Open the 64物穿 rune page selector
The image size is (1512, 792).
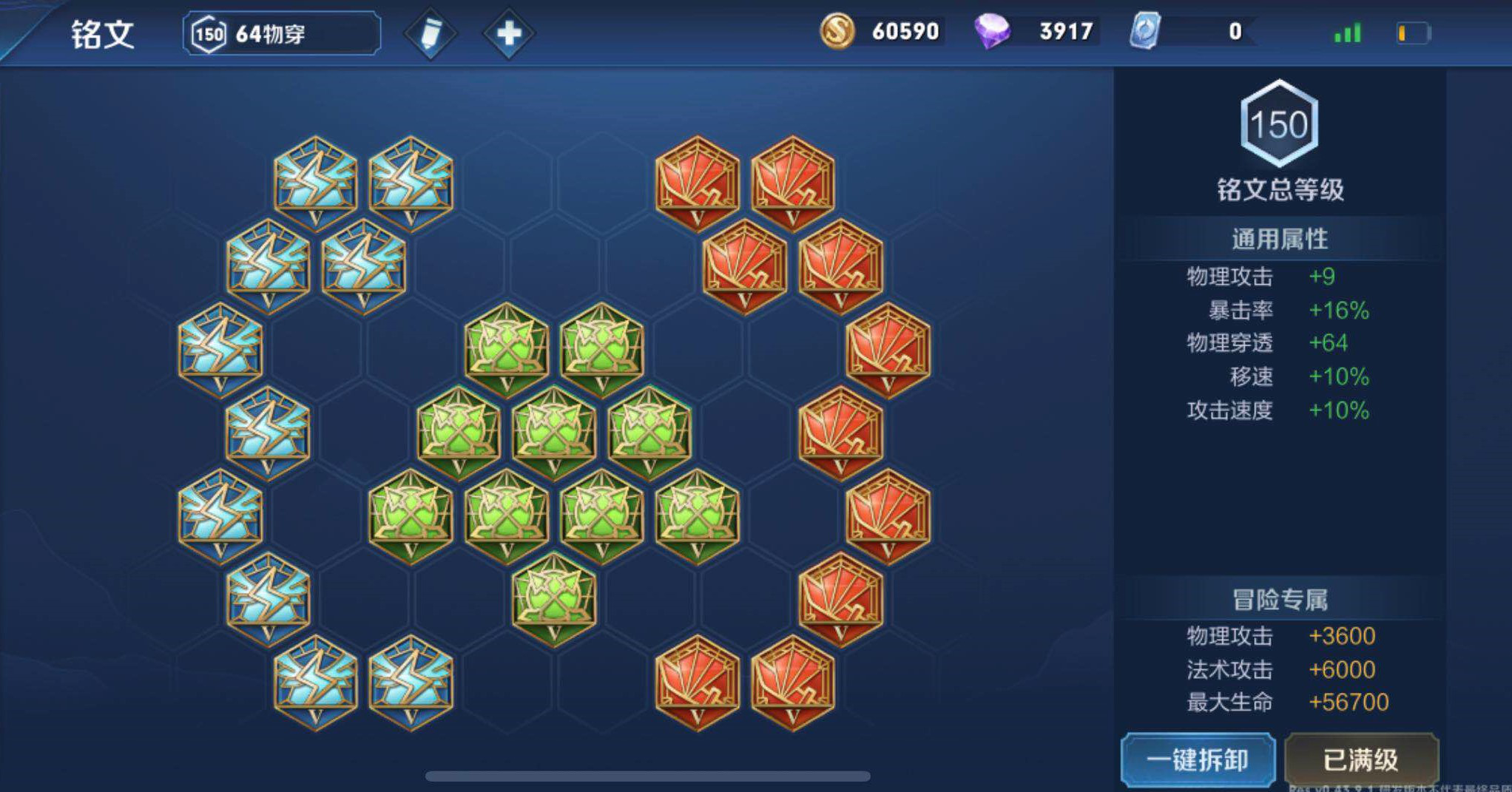[281, 34]
